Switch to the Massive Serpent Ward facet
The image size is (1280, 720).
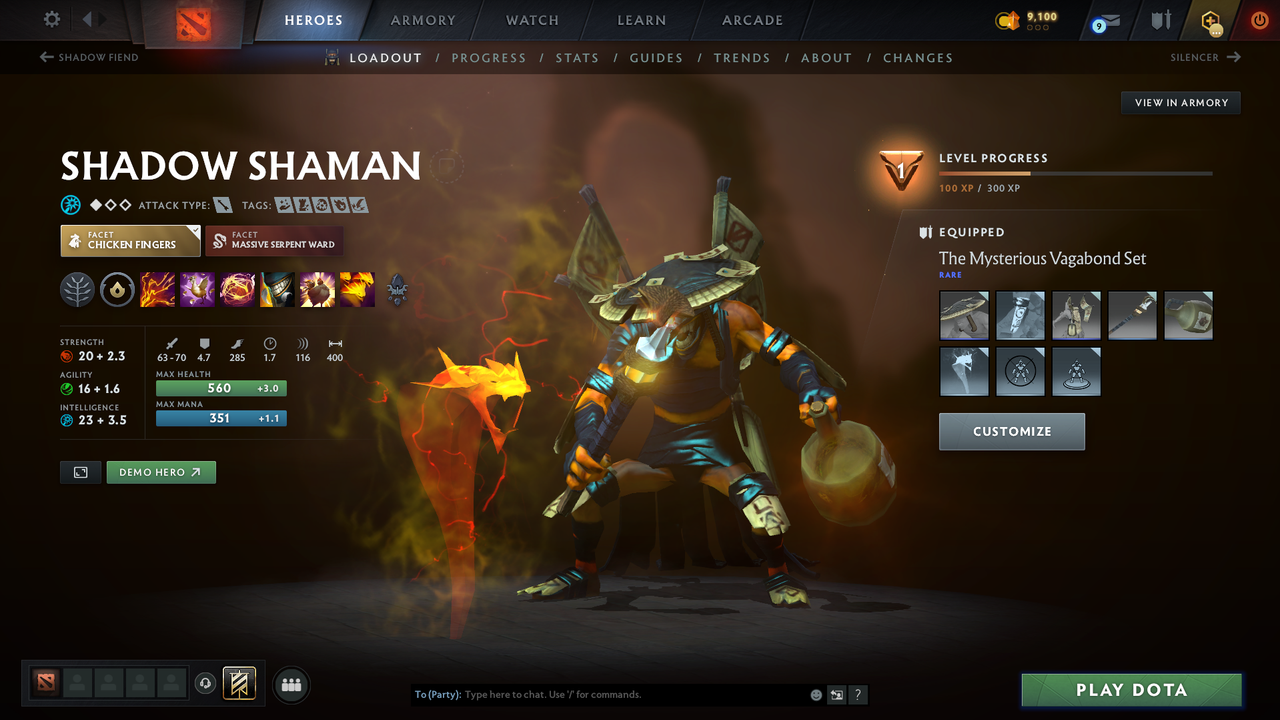click(274, 240)
